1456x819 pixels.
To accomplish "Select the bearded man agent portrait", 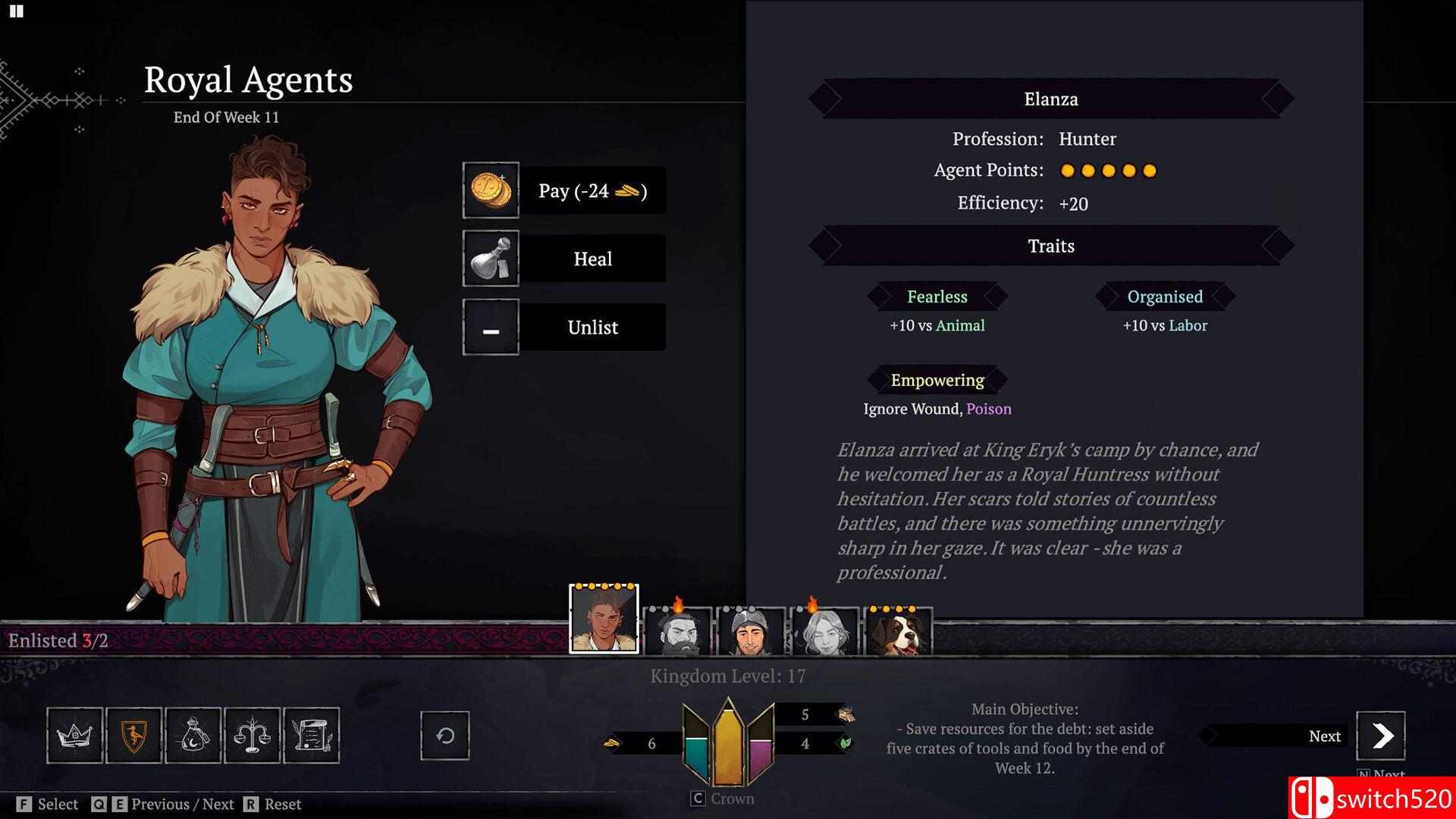I will [x=676, y=631].
